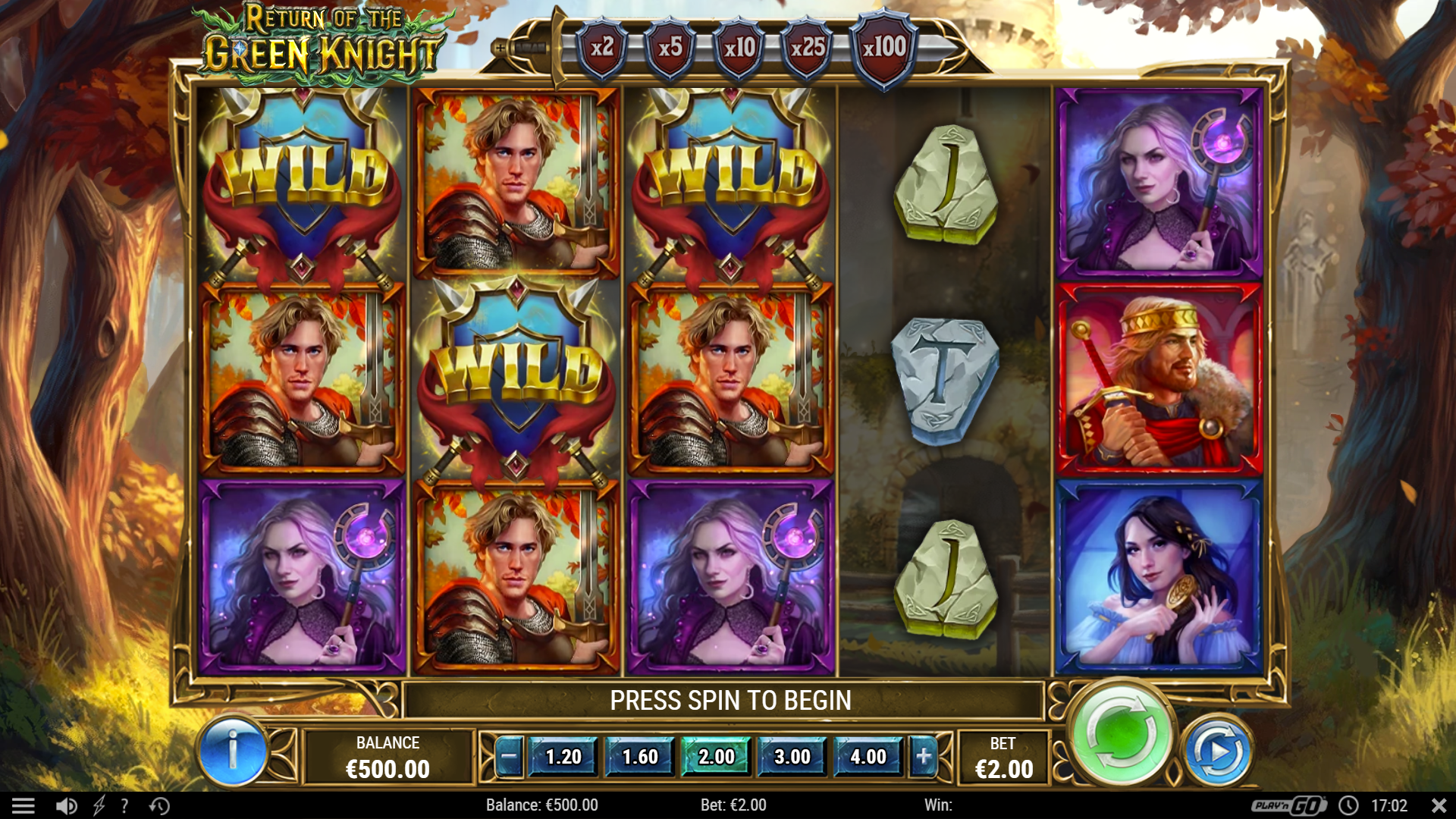The image size is (1456, 819).
Task: Toggle the sound speaker icon
Action: coord(67,805)
